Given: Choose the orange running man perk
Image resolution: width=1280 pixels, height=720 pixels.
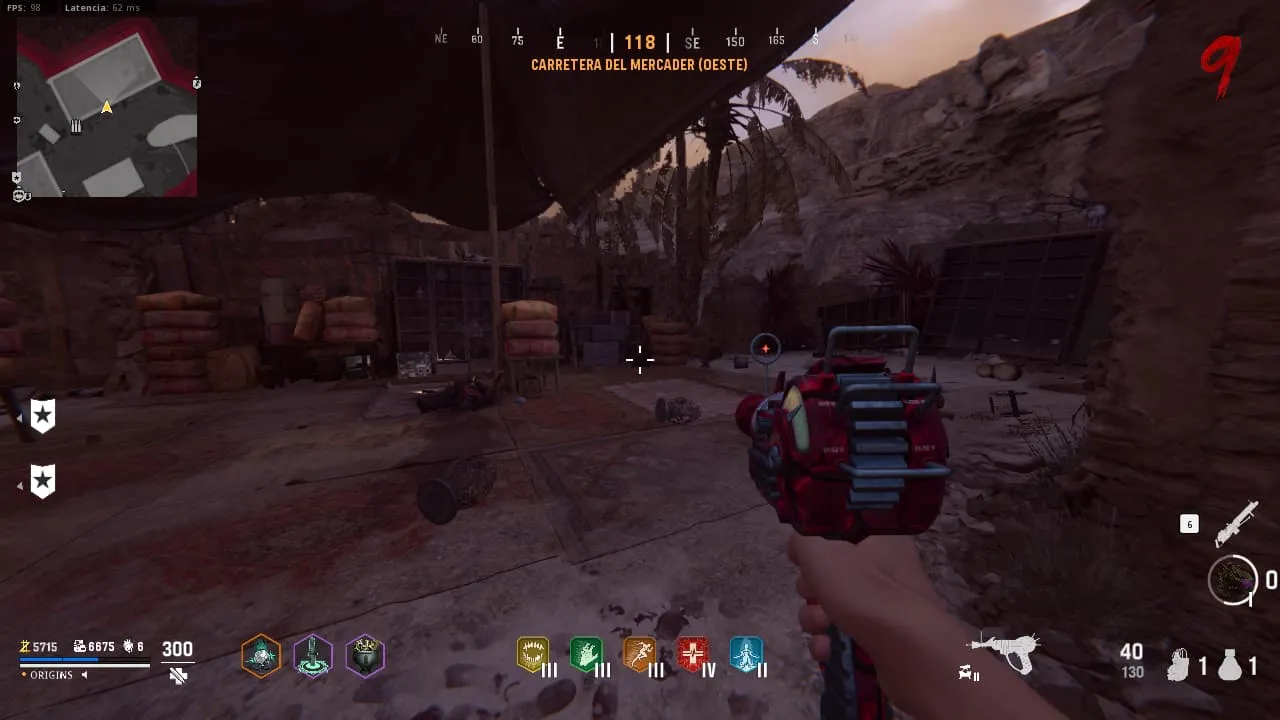Looking at the screenshot, I should 639,655.
